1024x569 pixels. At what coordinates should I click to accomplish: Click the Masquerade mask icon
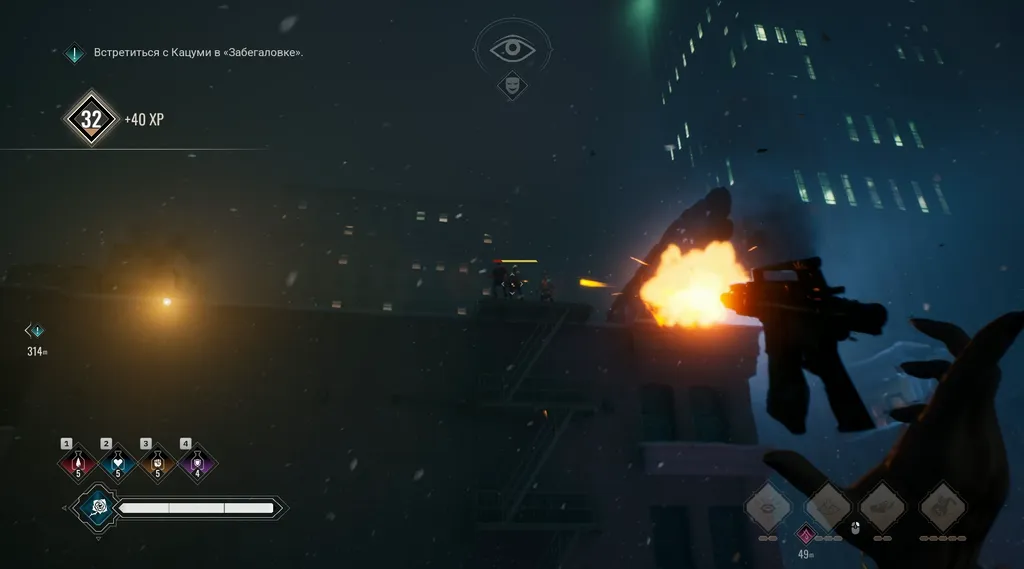pos(512,86)
